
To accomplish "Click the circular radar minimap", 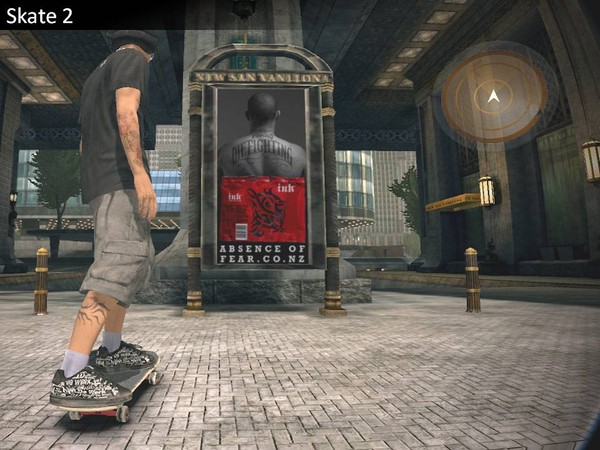I will coord(493,96).
